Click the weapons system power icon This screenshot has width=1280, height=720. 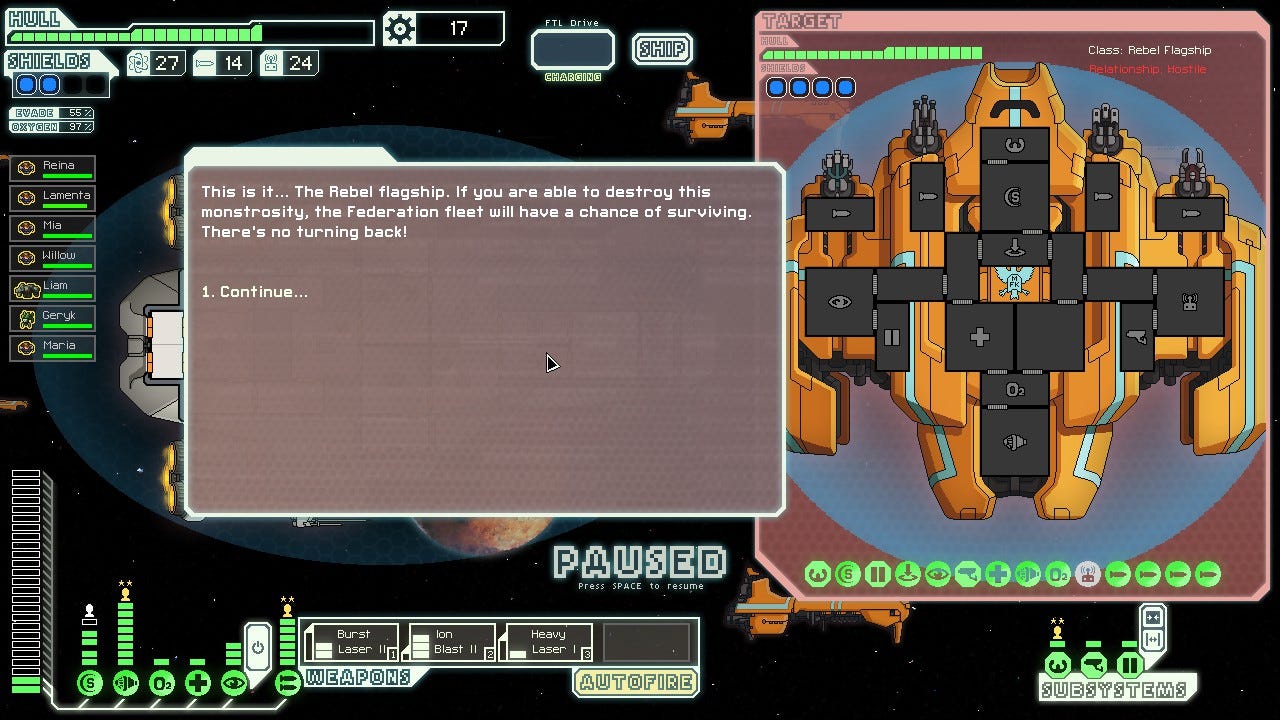[288, 684]
